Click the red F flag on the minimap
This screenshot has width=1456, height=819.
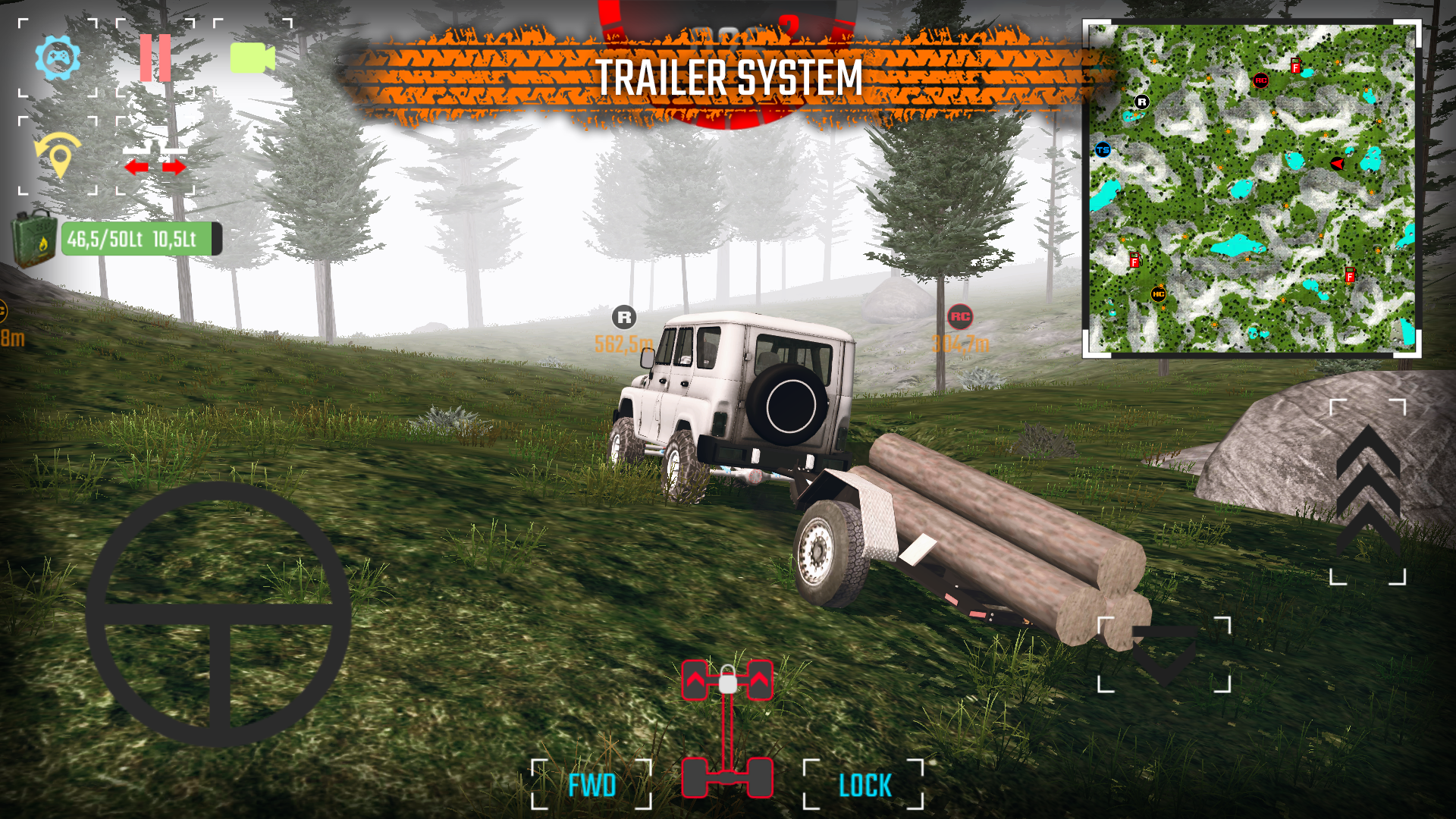1294,67
